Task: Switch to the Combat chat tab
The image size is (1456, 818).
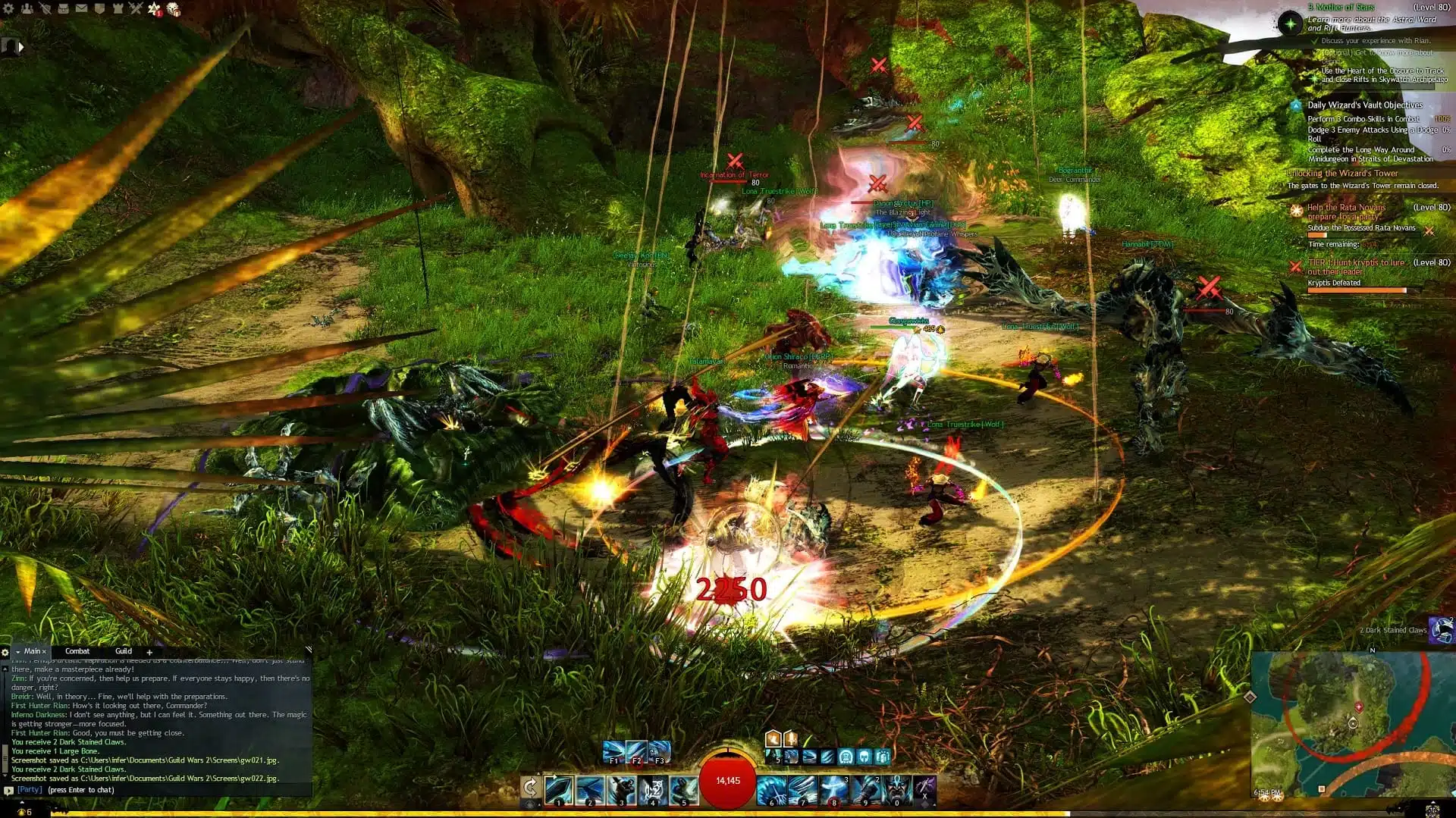Action: click(77, 651)
